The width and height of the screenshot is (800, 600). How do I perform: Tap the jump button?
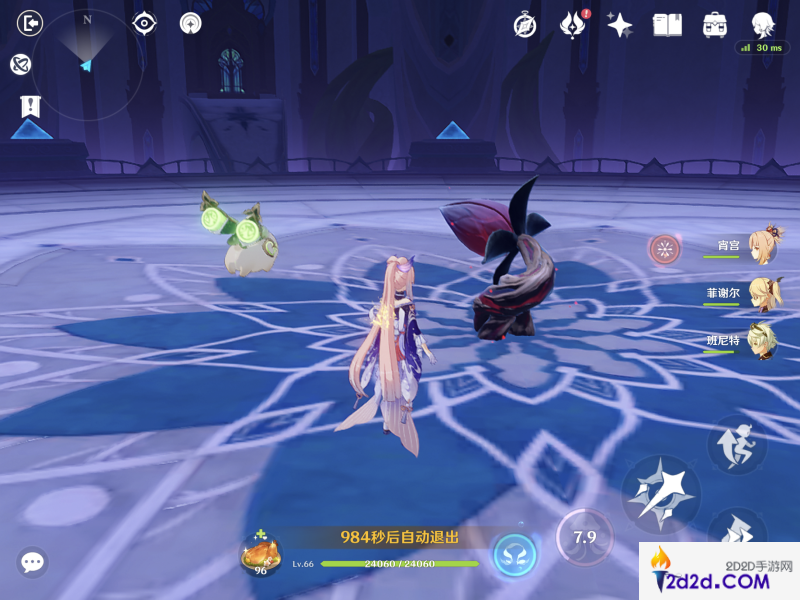(737, 444)
